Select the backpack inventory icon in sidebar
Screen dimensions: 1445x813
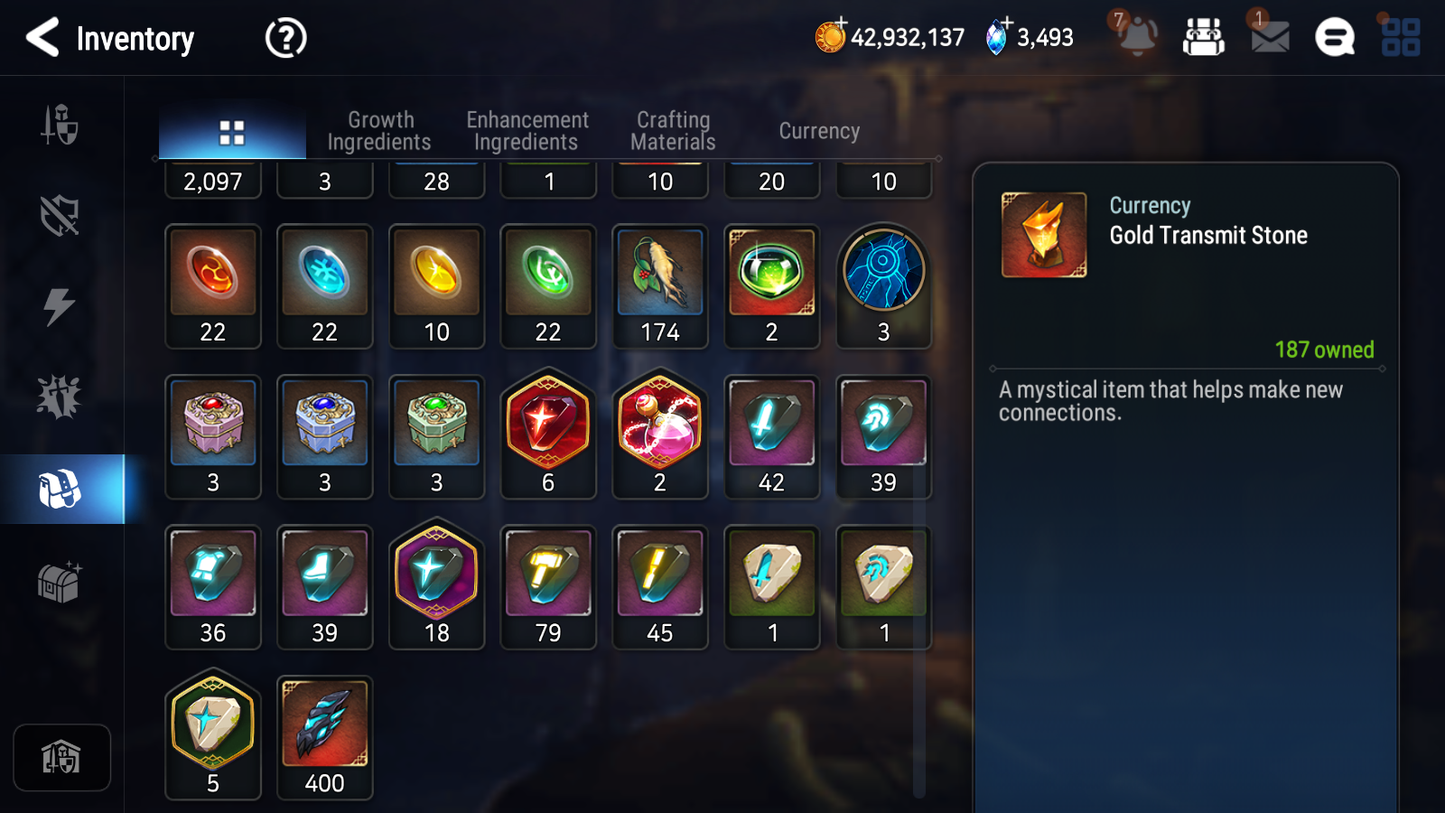coord(61,487)
